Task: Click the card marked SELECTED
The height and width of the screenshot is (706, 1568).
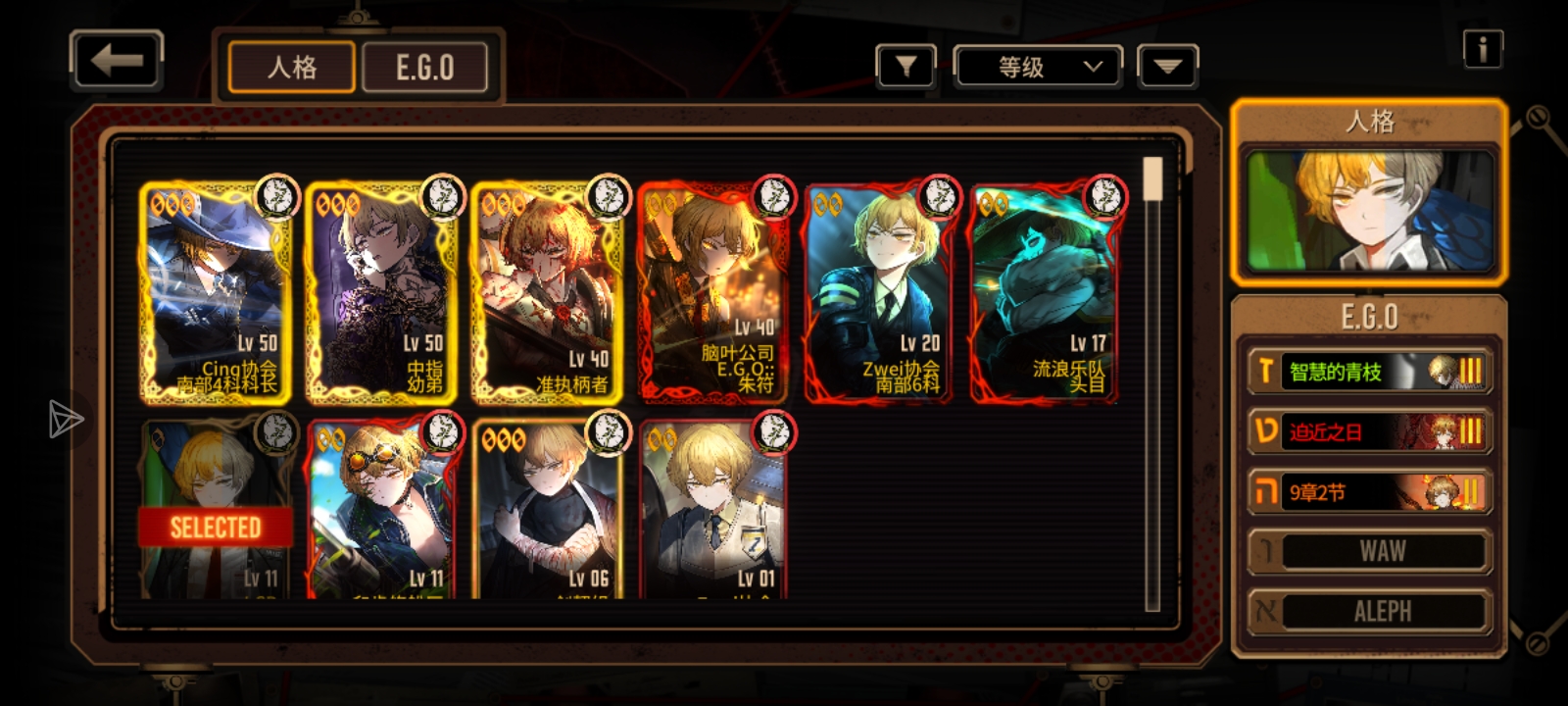Action: (216, 510)
